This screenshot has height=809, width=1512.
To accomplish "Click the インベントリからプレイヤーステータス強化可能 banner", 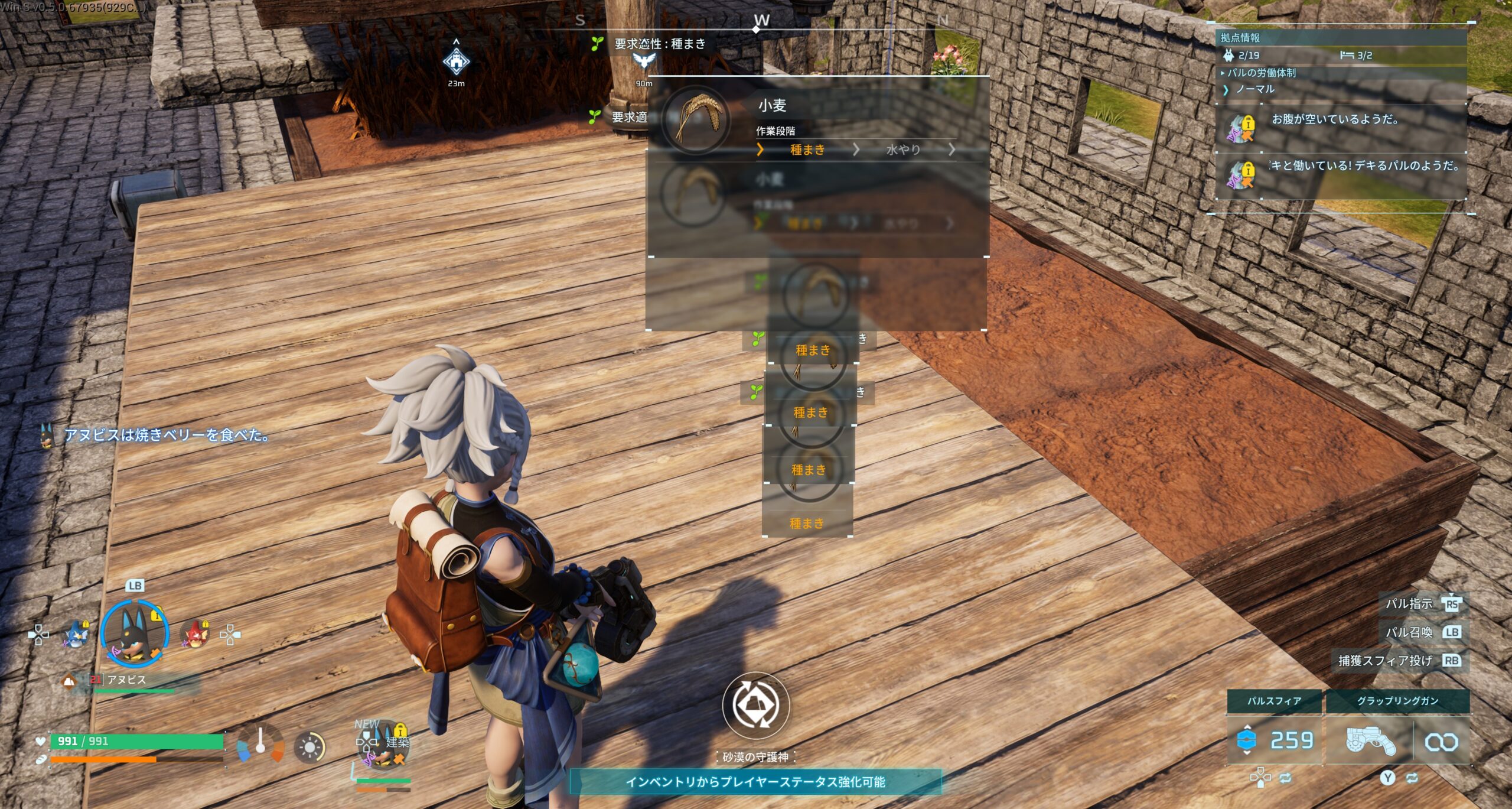I will point(755,781).
